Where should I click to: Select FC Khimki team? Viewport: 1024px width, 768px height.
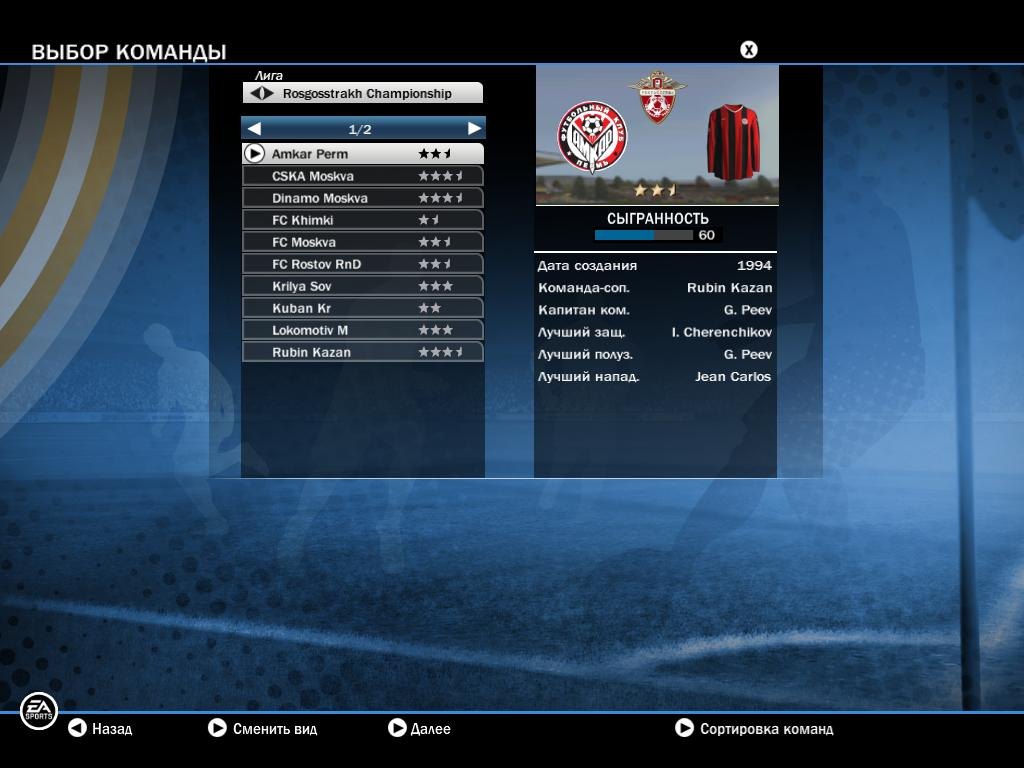tap(362, 220)
